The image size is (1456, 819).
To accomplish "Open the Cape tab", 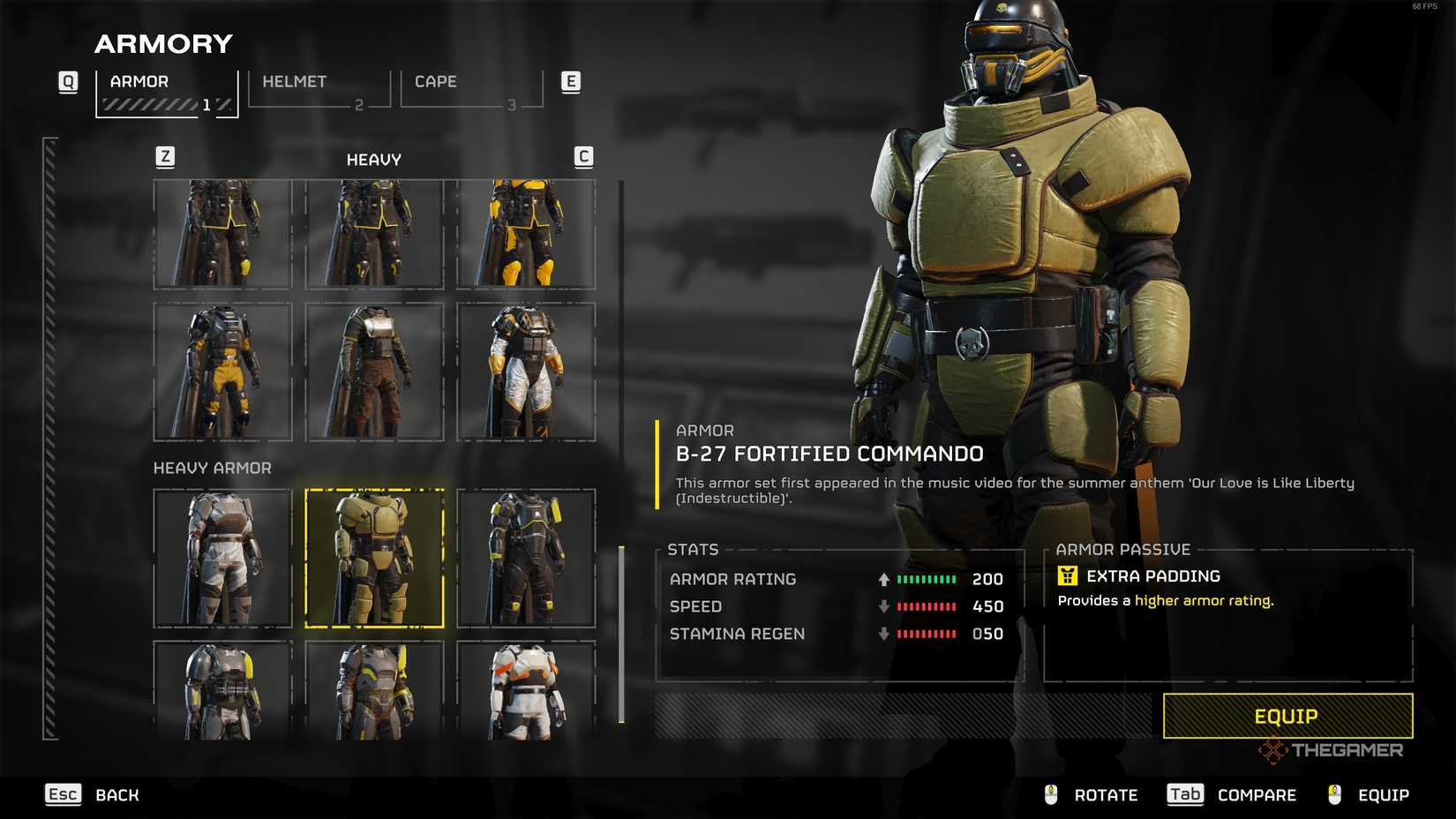I will point(471,89).
